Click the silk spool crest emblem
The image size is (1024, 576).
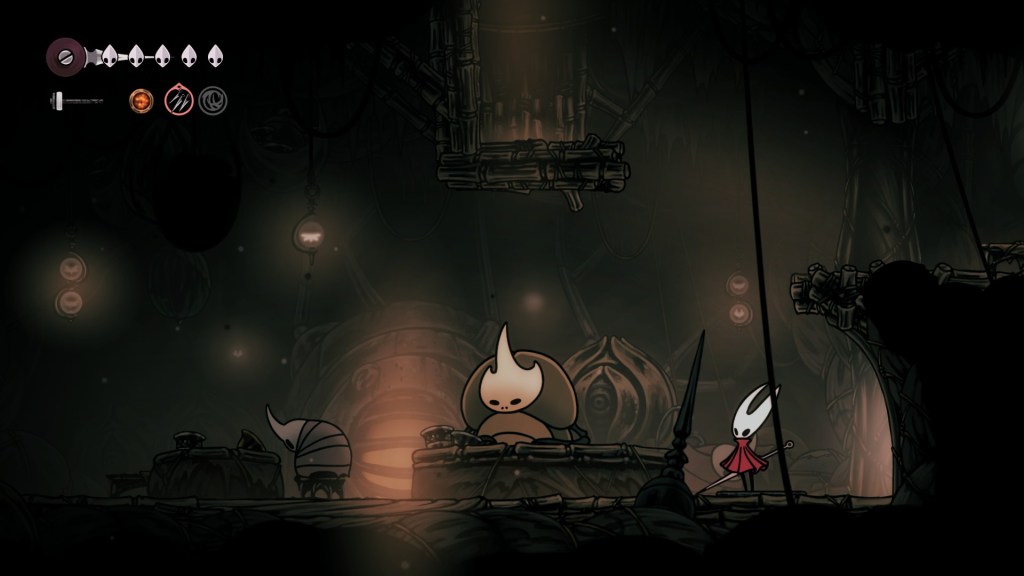65,54
